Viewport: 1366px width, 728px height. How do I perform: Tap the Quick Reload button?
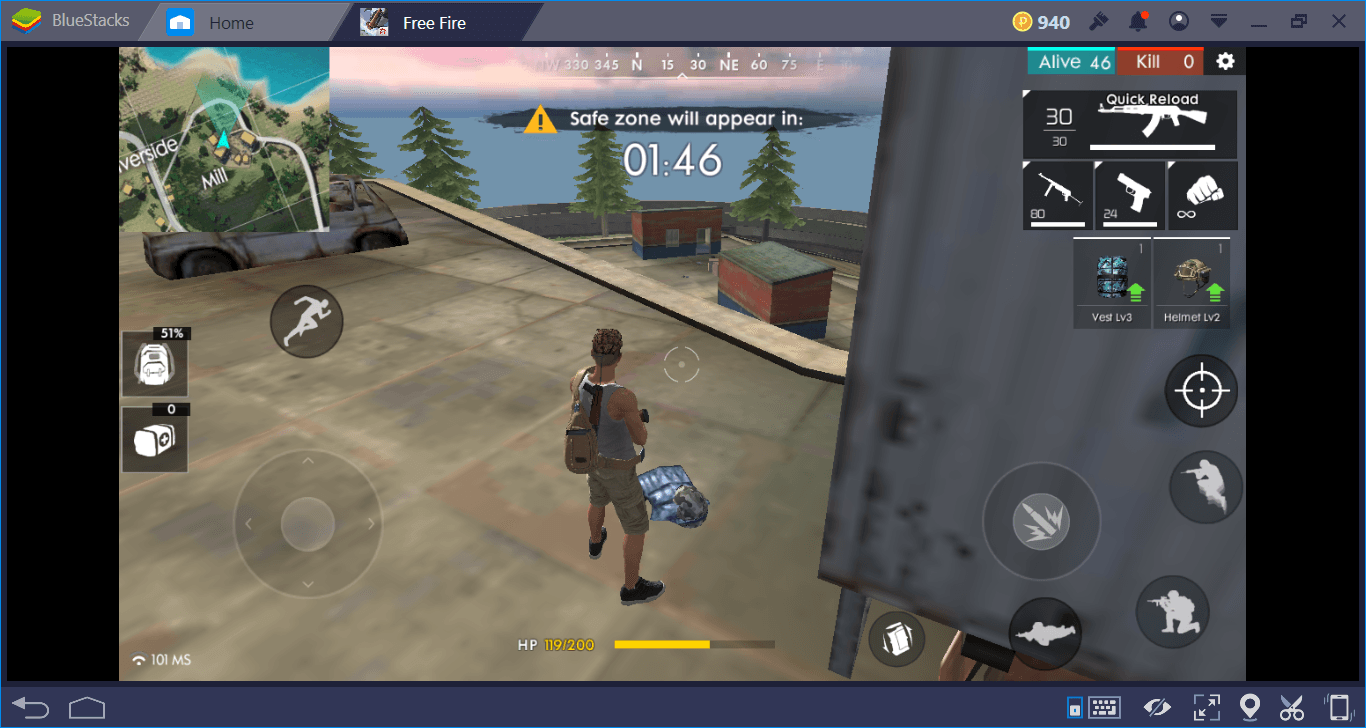click(x=1150, y=98)
